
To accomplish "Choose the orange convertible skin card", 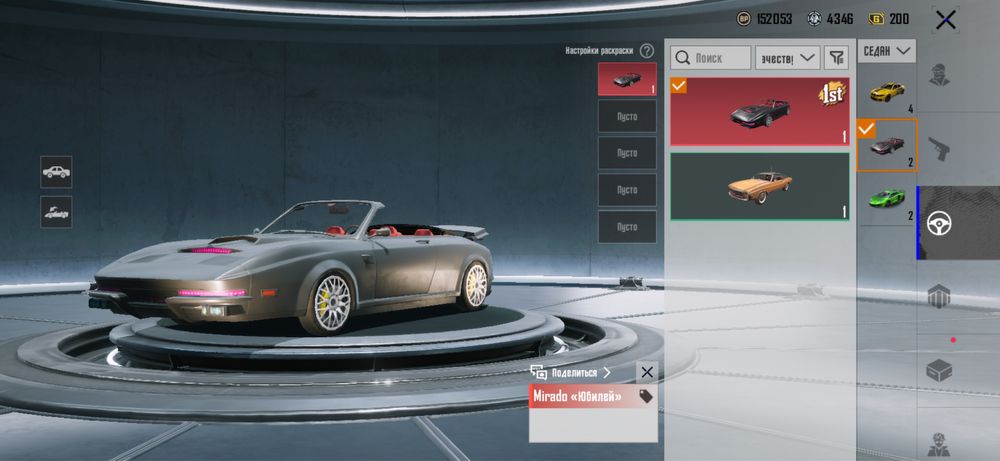I will tap(760, 186).
